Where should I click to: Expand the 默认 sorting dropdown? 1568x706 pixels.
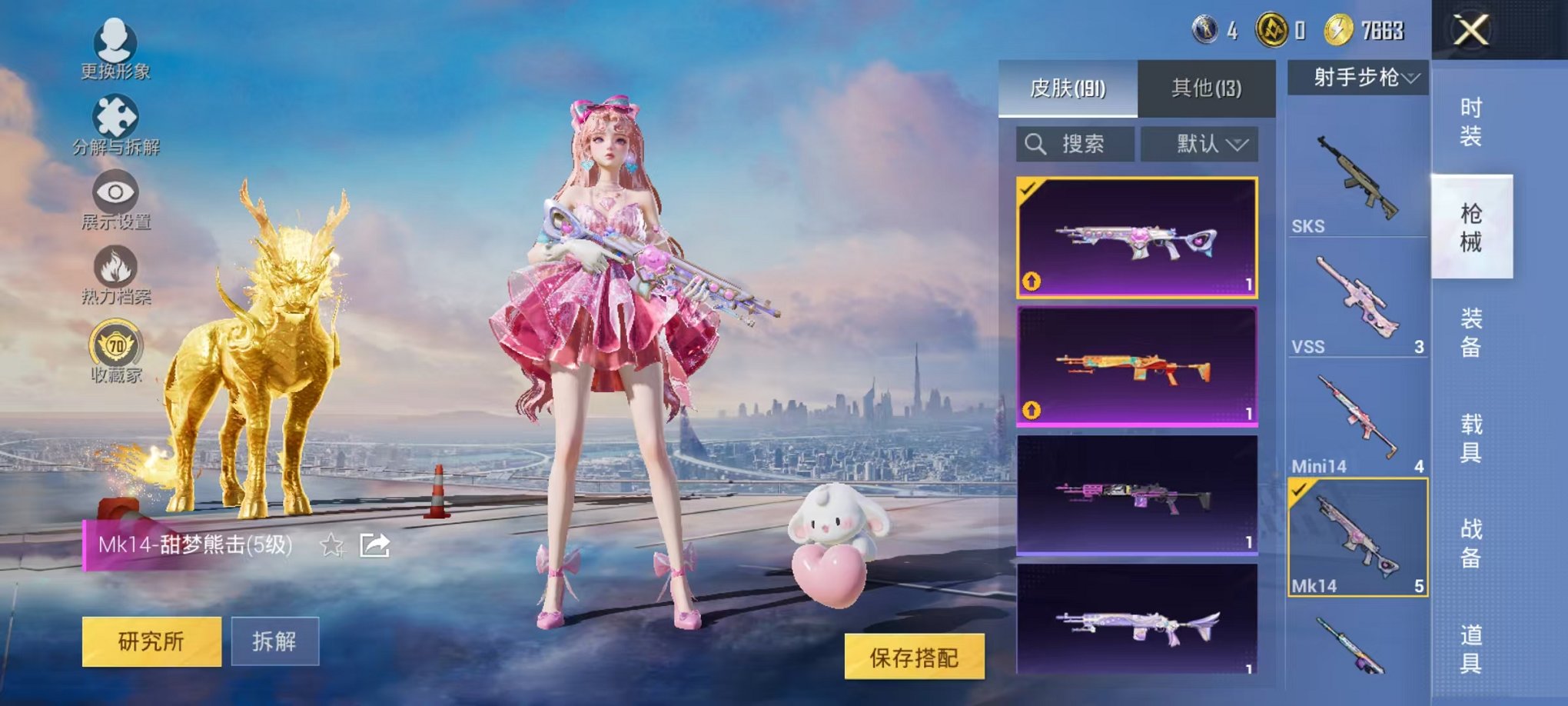[x=1201, y=145]
